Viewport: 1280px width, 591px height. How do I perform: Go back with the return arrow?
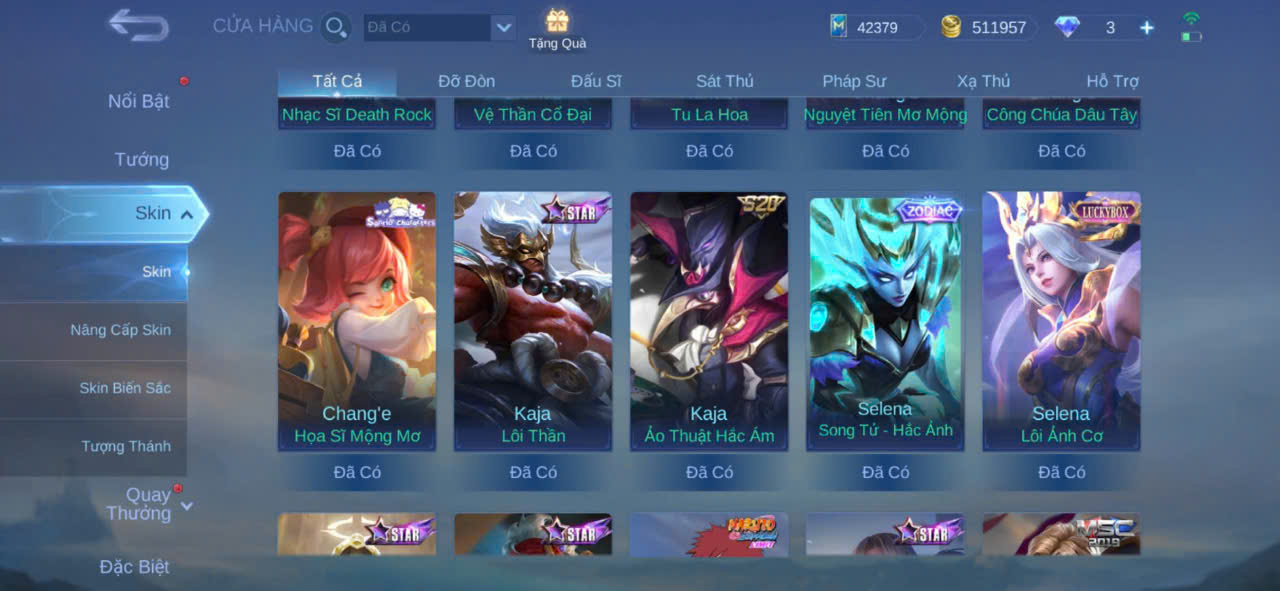(x=138, y=25)
